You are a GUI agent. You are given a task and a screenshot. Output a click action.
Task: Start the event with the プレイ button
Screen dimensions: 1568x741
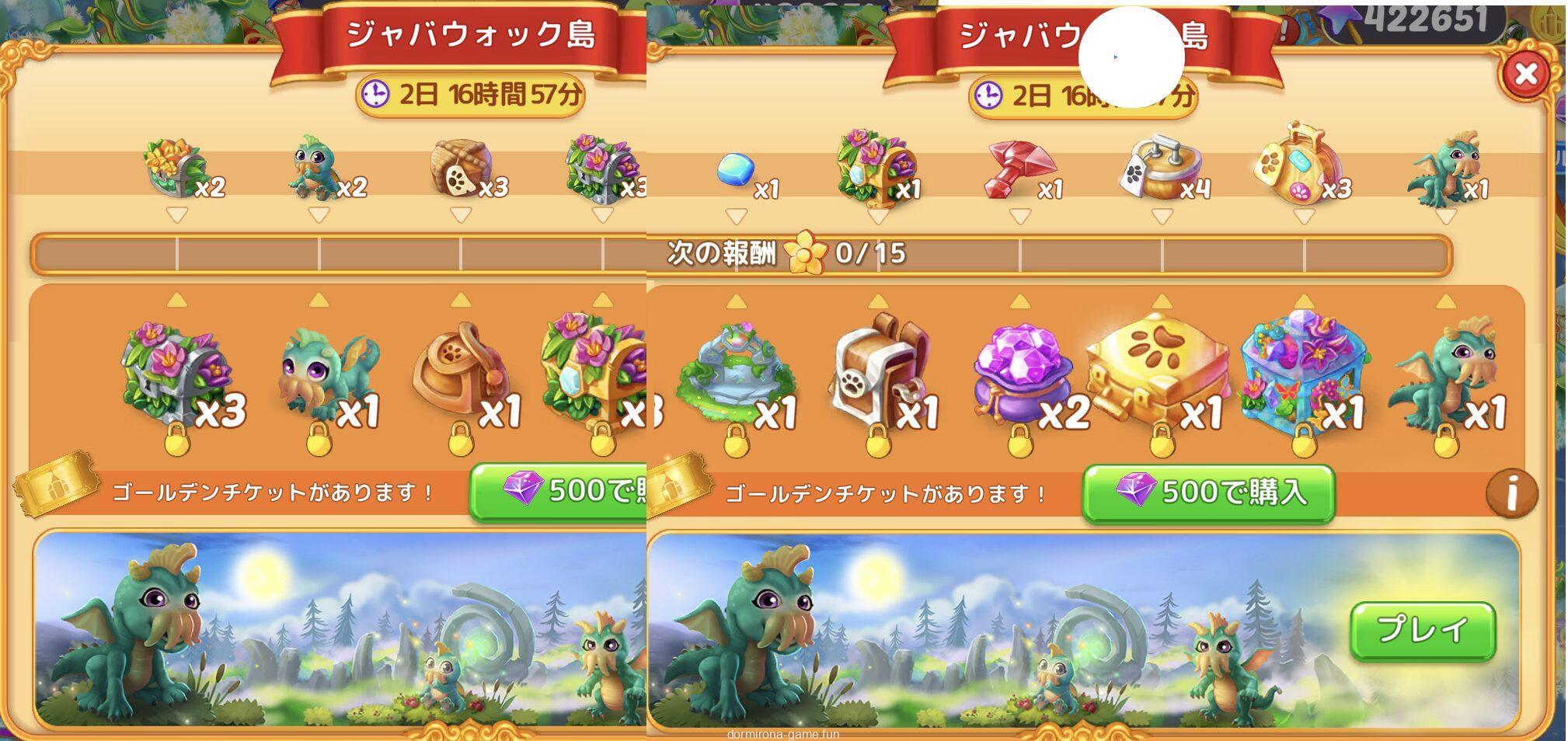1422,631
